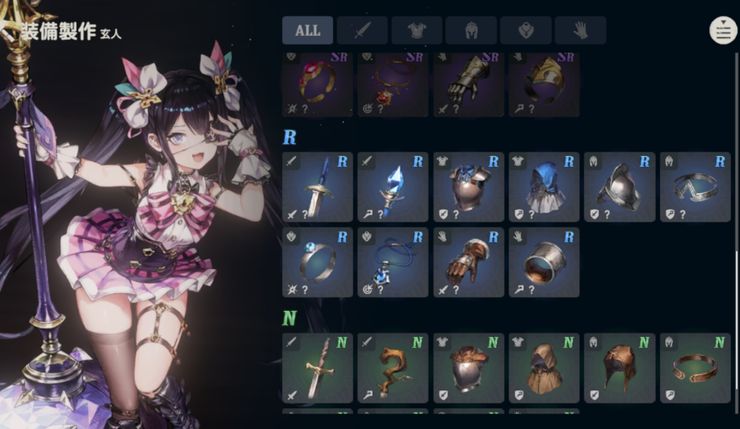Select the R-rank steel helmet
This screenshot has width=740, height=429.
(620, 187)
